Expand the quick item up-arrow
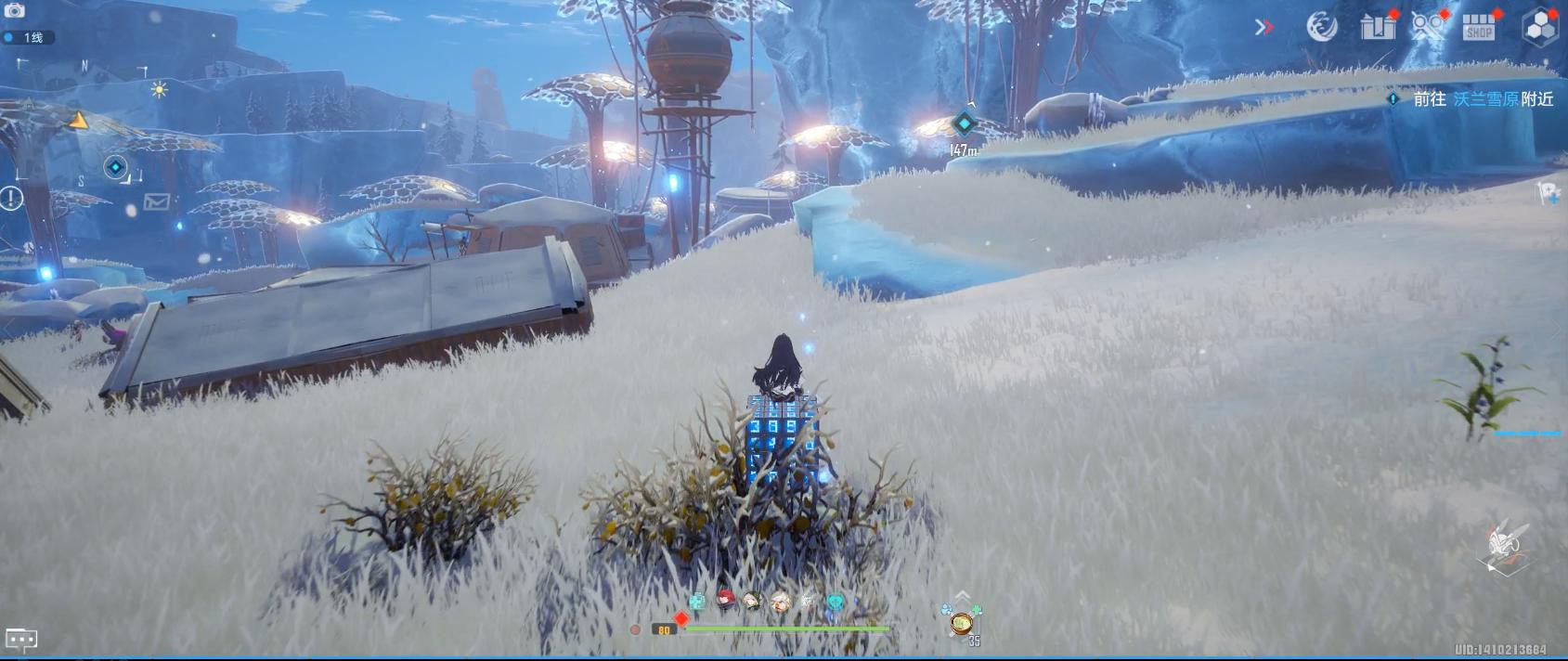Screen dimensions: 1568x661 [963, 595]
